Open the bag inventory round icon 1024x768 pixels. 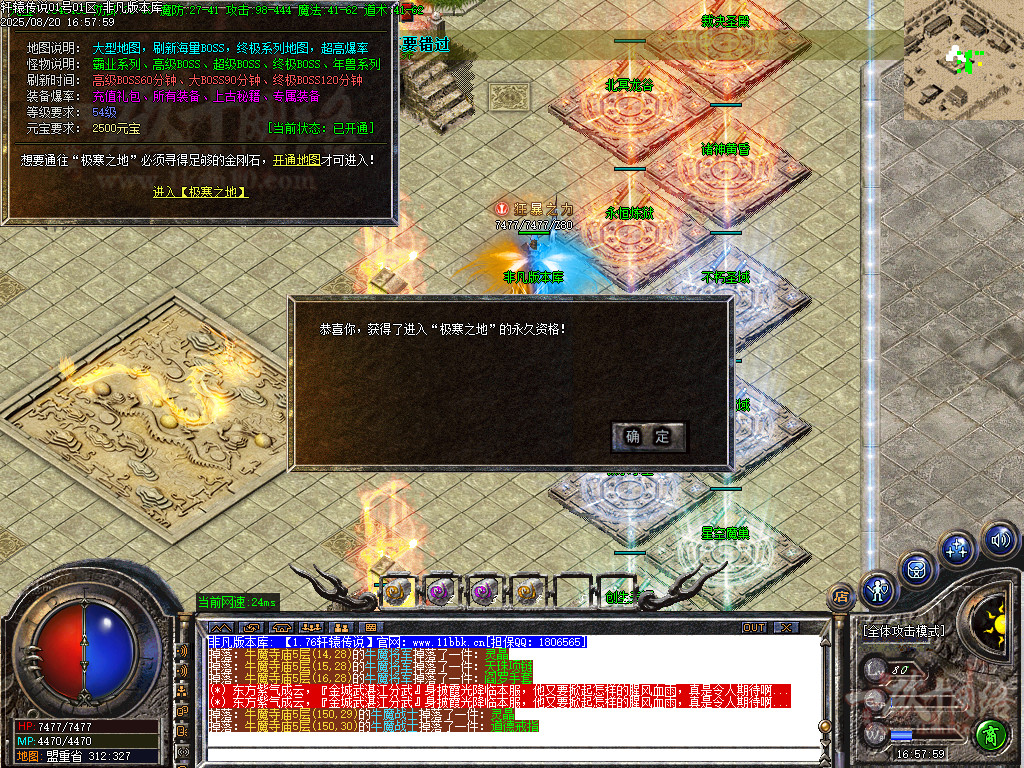[916, 569]
